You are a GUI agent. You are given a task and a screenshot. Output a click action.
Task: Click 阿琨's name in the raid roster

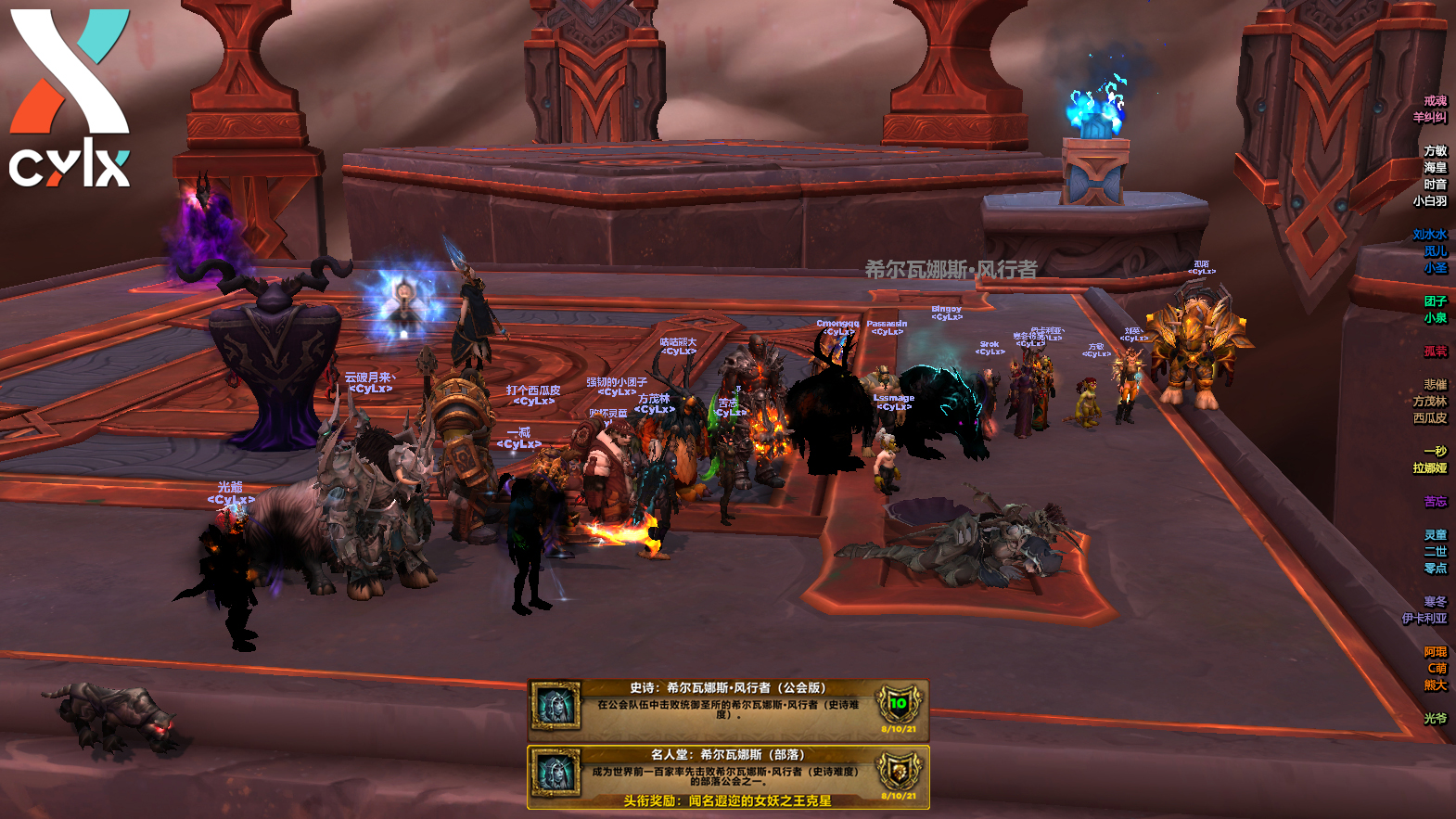click(x=1435, y=652)
